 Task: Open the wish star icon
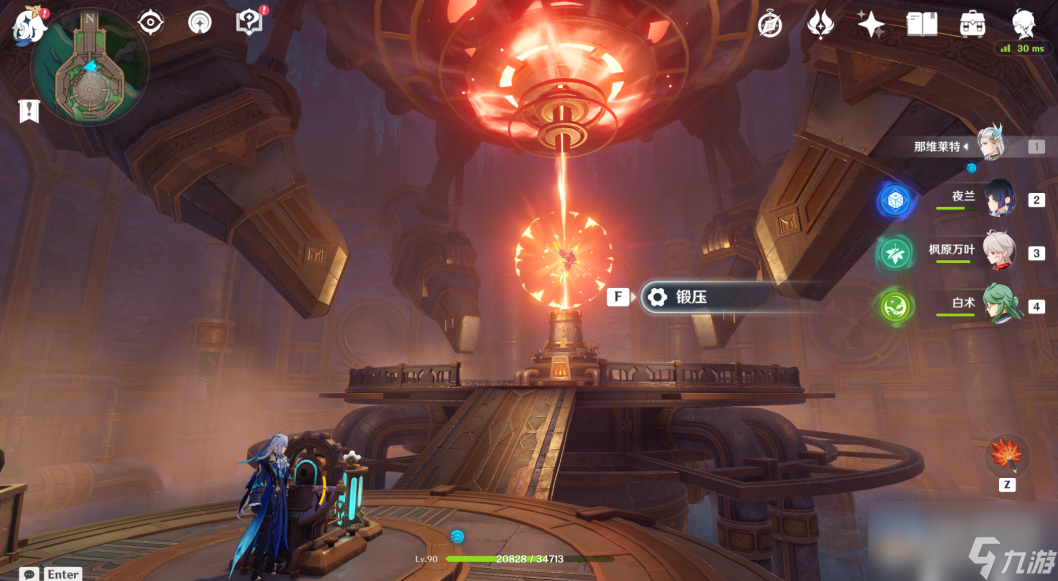click(x=871, y=24)
